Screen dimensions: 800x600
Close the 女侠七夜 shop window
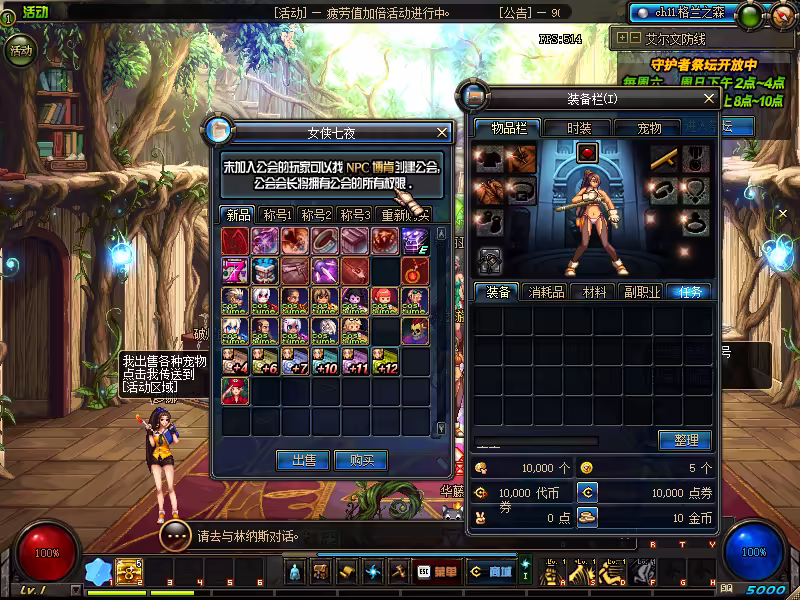click(x=442, y=132)
